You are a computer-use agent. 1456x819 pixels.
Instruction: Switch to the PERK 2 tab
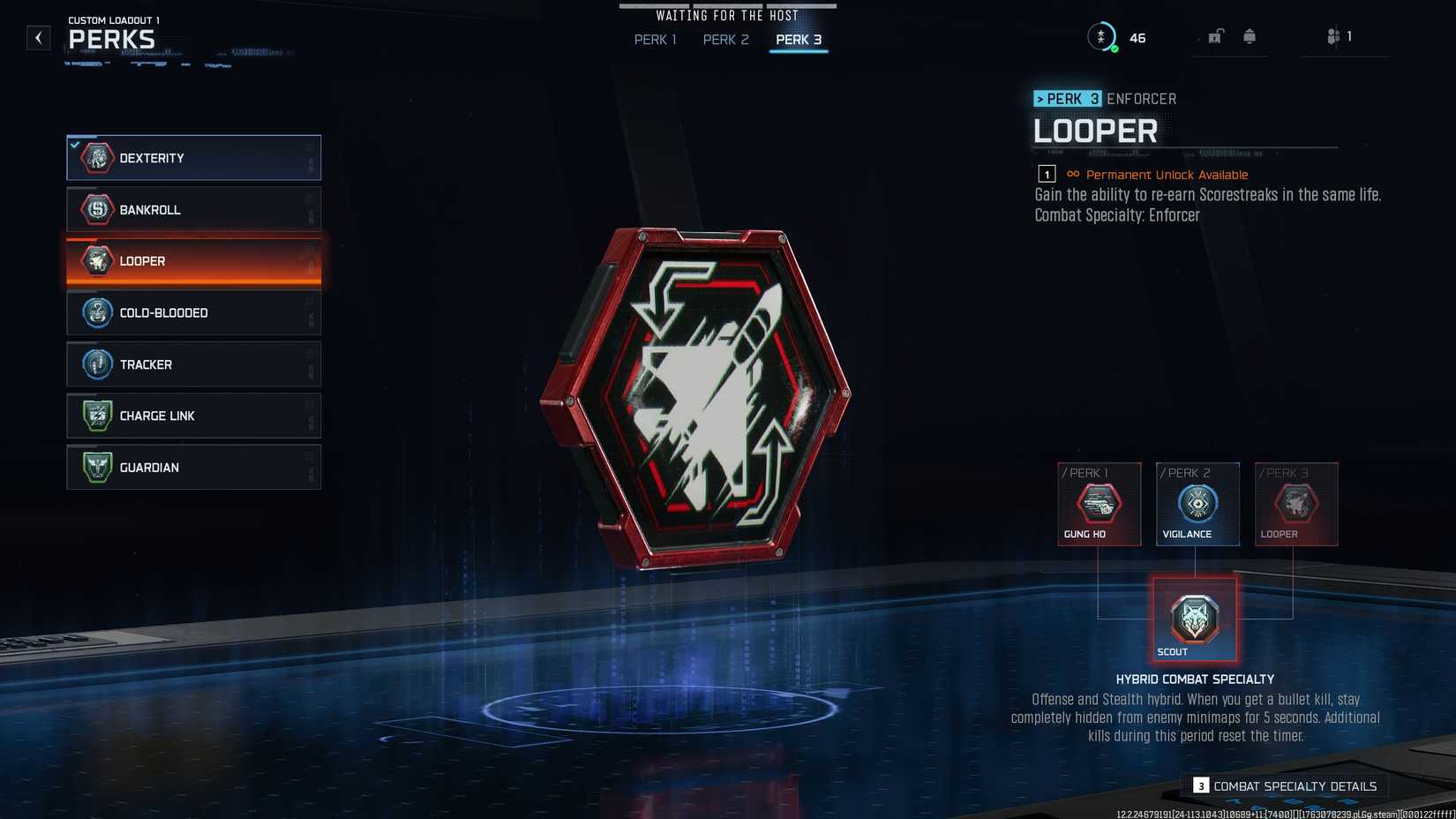pyautogui.click(x=725, y=40)
